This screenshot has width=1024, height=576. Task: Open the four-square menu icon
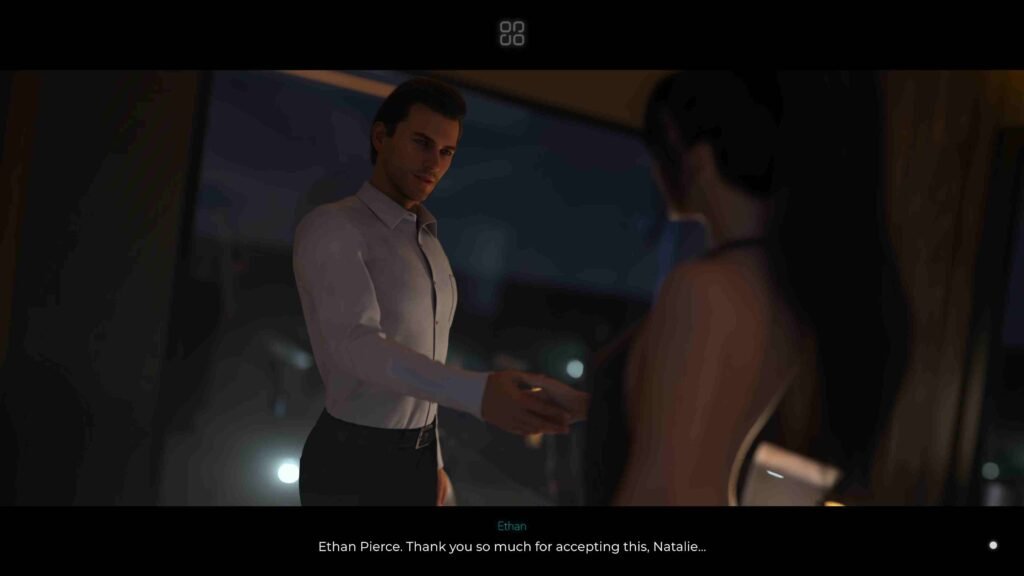[x=512, y=33]
